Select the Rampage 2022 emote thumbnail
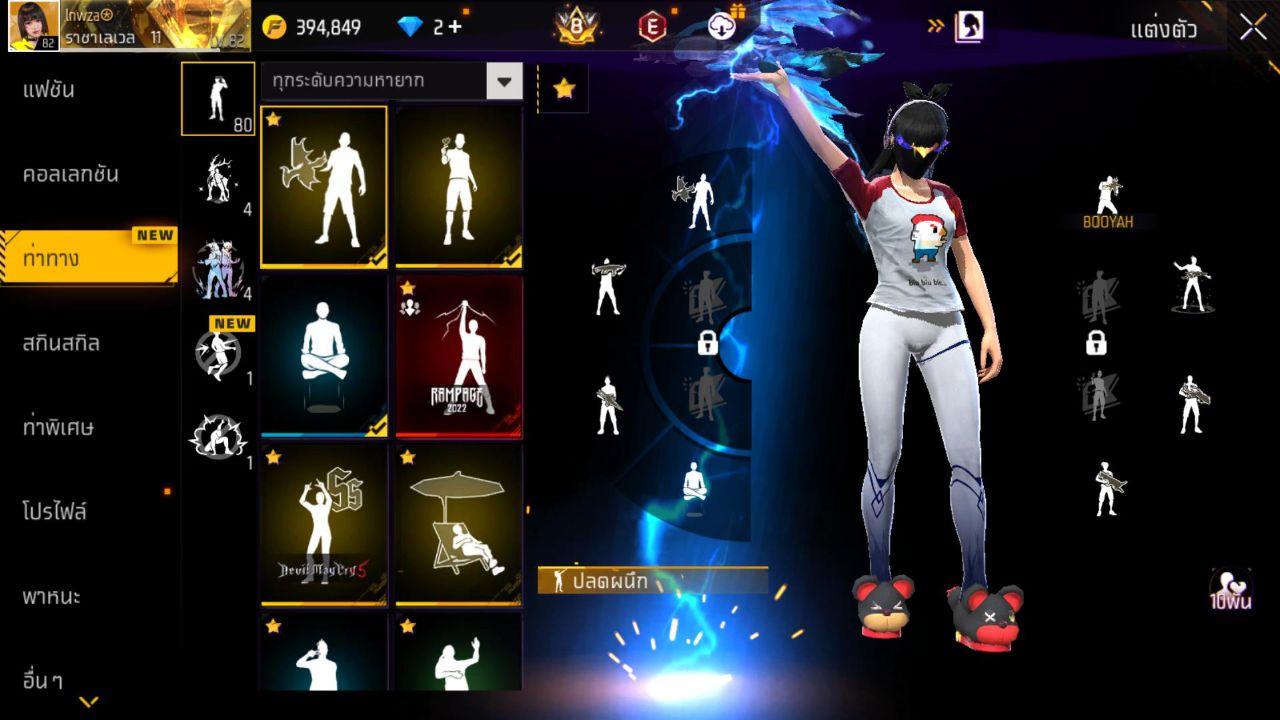Screen dimensions: 1280x720 pos(458,355)
